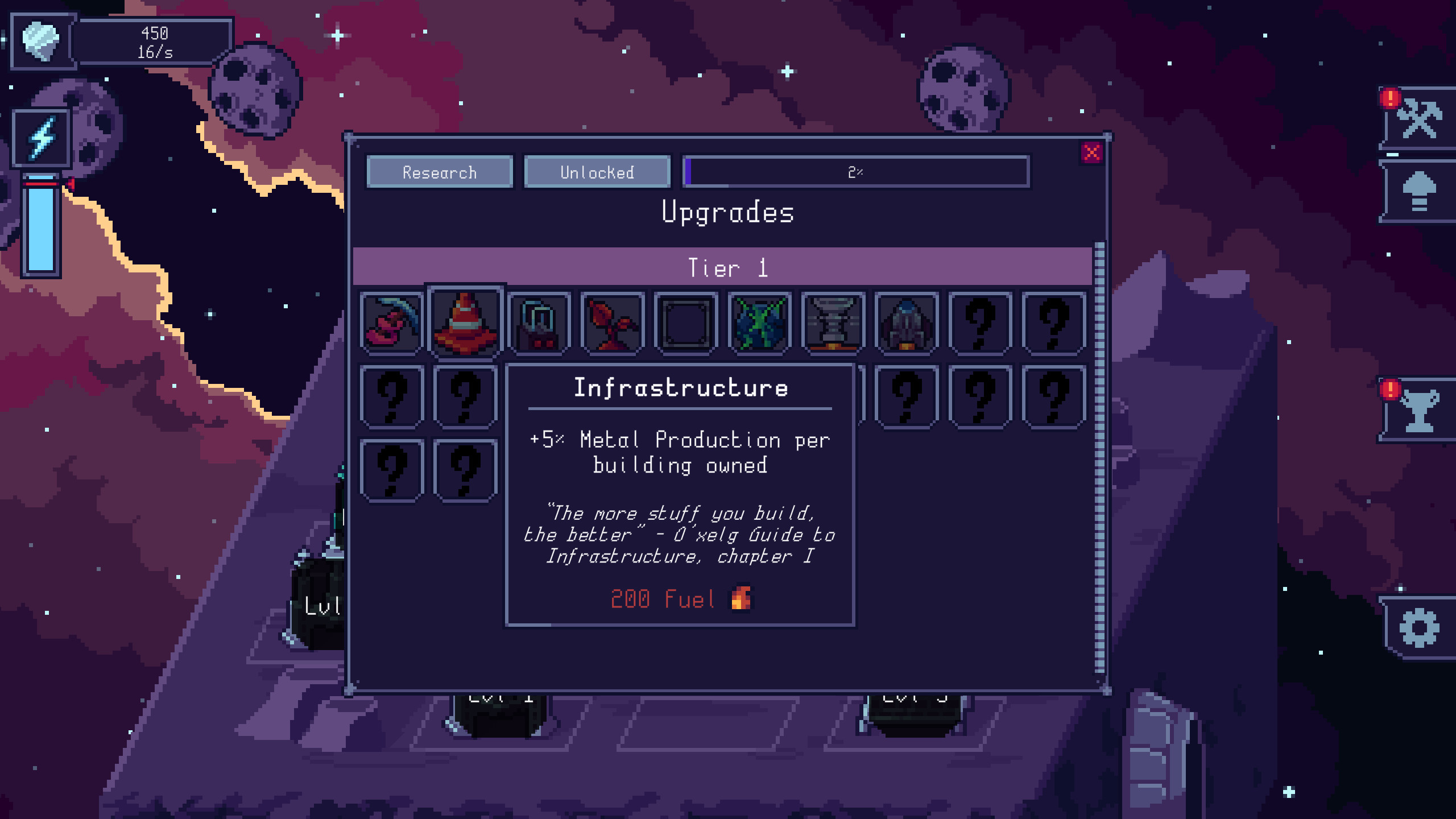Select the robot machine upgrade icon
Screen dimensions: 1456x819
click(x=539, y=322)
